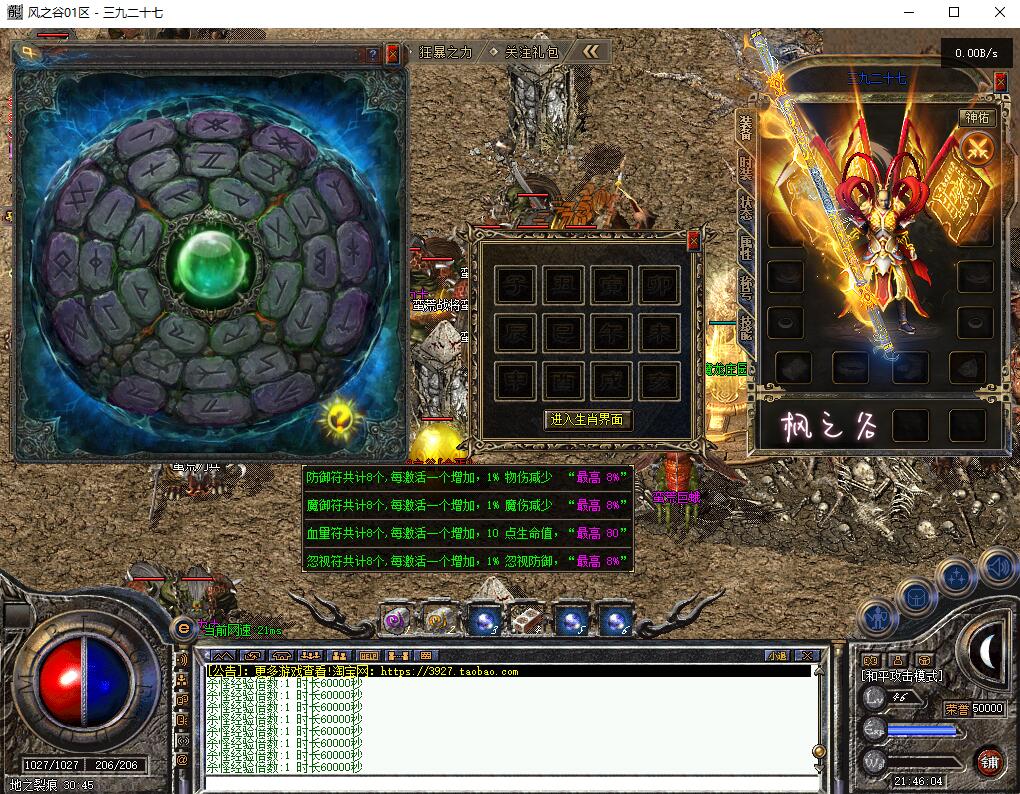Open the 狂暴之力 menu entry
This screenshot has width=1020, height=794.
(x=446, y=52)
